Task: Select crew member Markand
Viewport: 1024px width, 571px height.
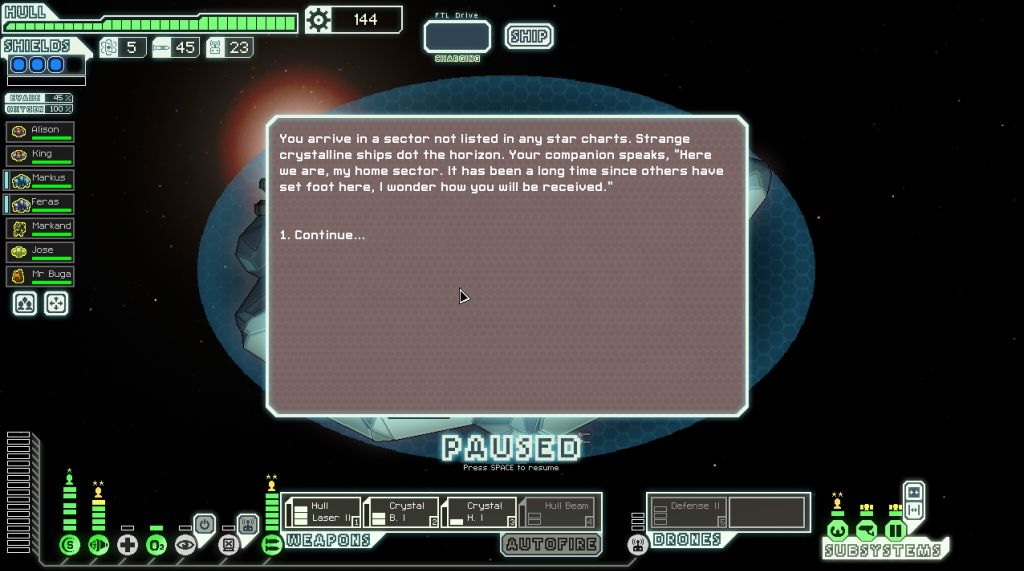Action: click(40, 227)
